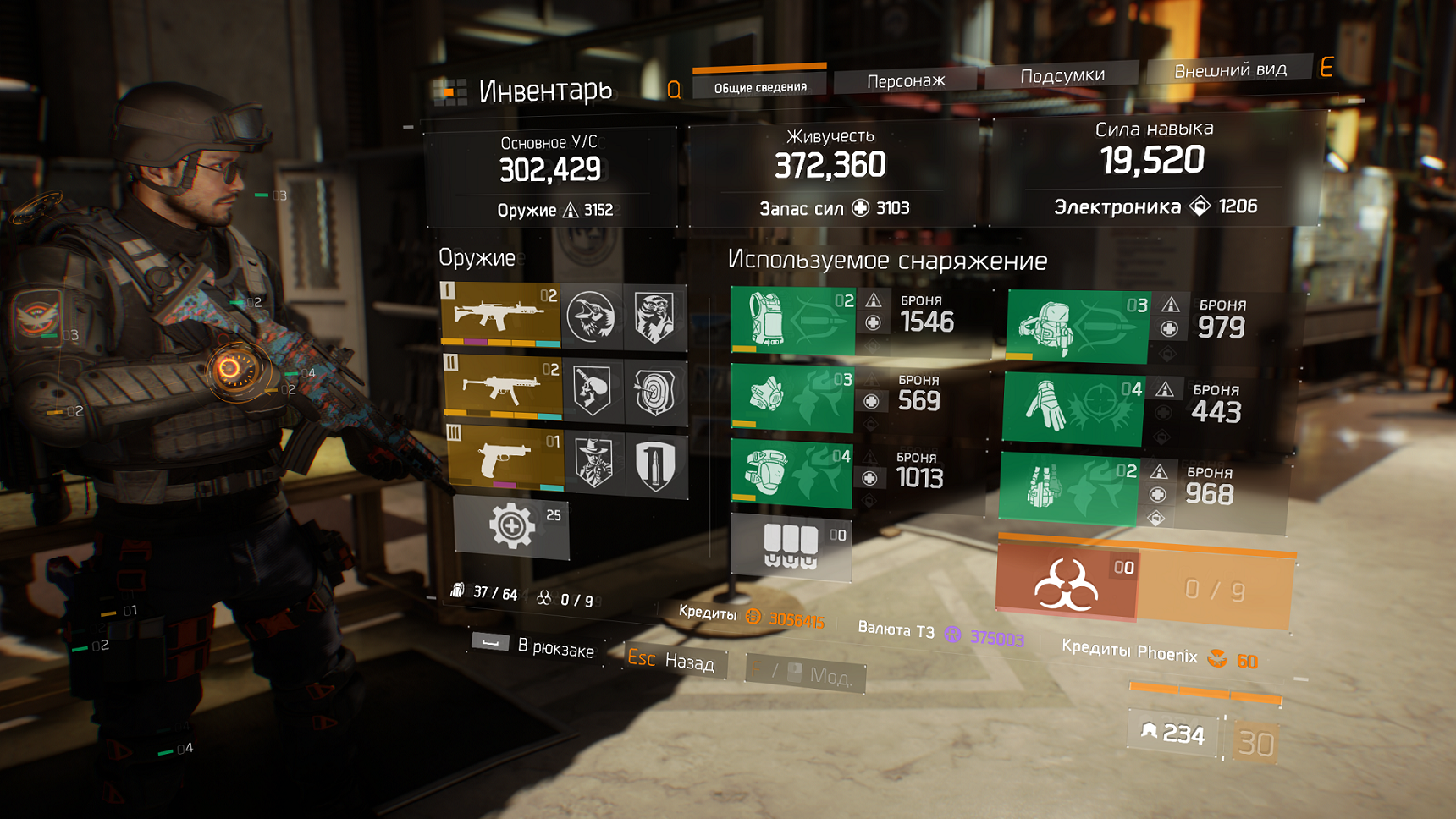Choose the secondary submachine gun slot
Screen dimensions: 1456x819
point(503,388)
